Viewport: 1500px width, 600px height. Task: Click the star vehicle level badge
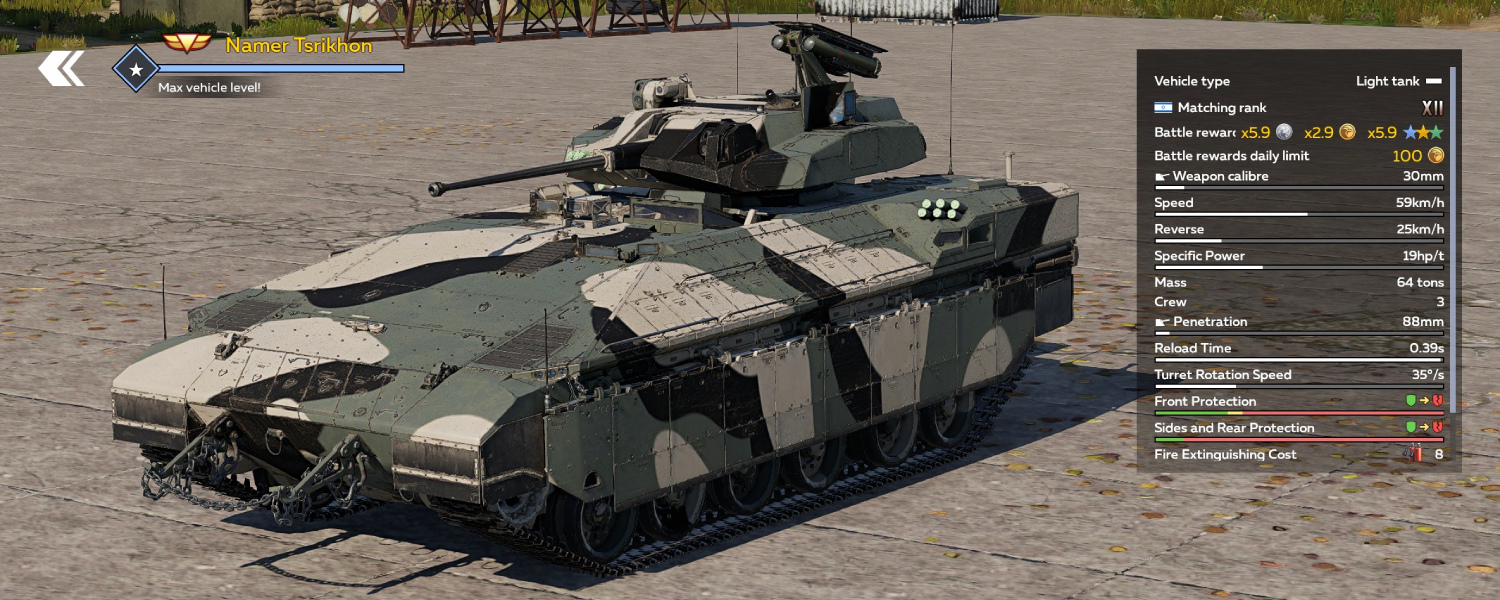[x=135, y=69]
